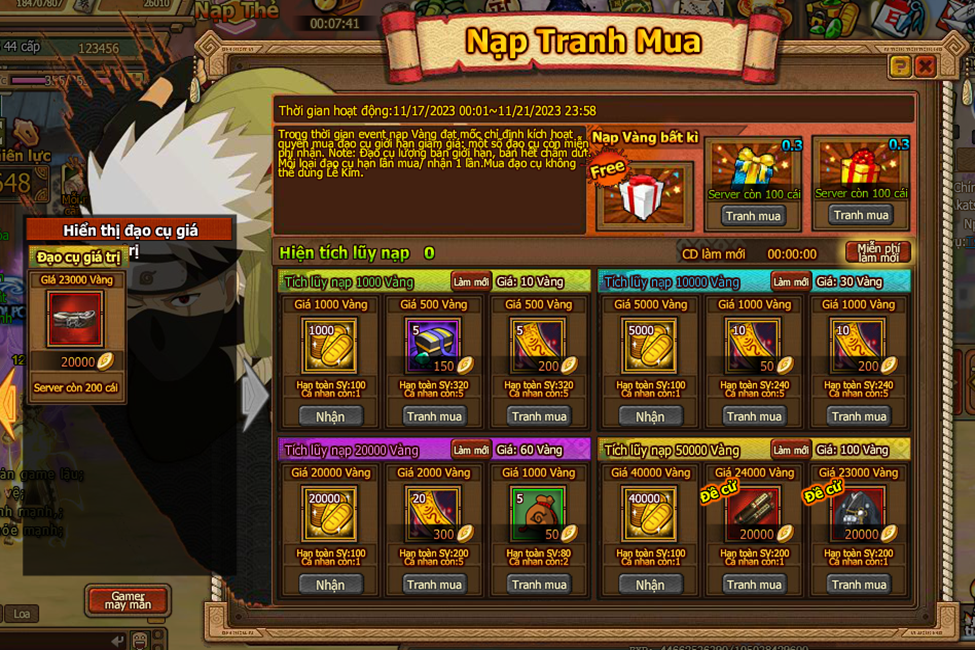The height and width of the screenshot is (650, 975).
Task: Claim the 5000 gold reward with Nhận
Action: pos(650,416)
